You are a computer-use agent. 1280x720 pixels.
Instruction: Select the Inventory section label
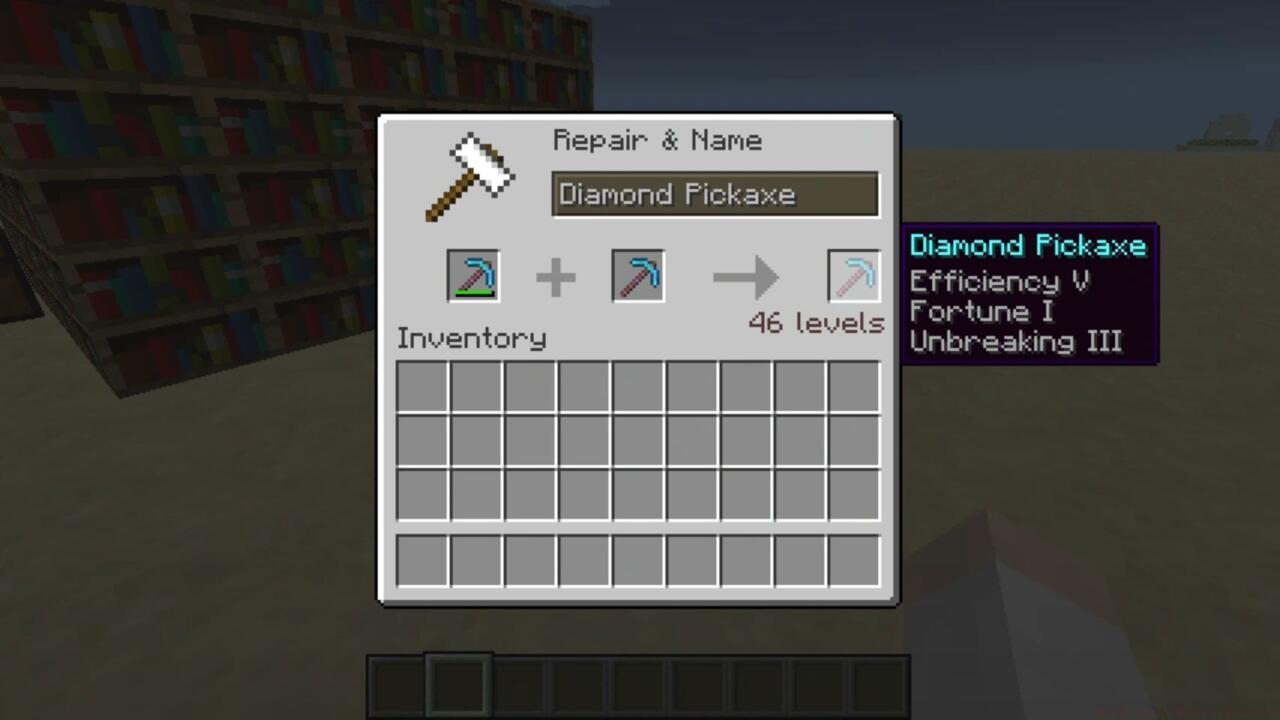click(x=471, y=338)
